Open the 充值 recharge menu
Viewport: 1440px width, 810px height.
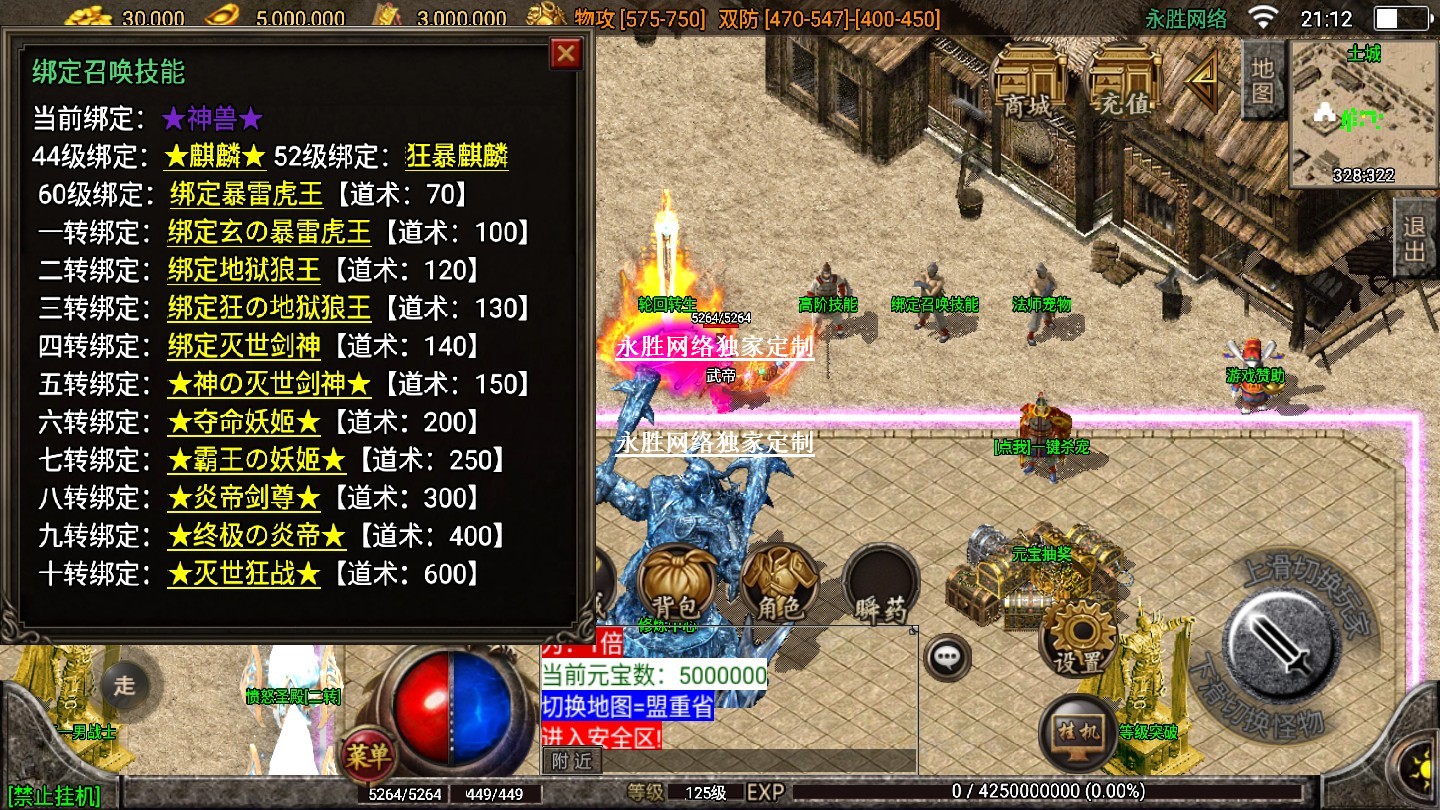1123,79
